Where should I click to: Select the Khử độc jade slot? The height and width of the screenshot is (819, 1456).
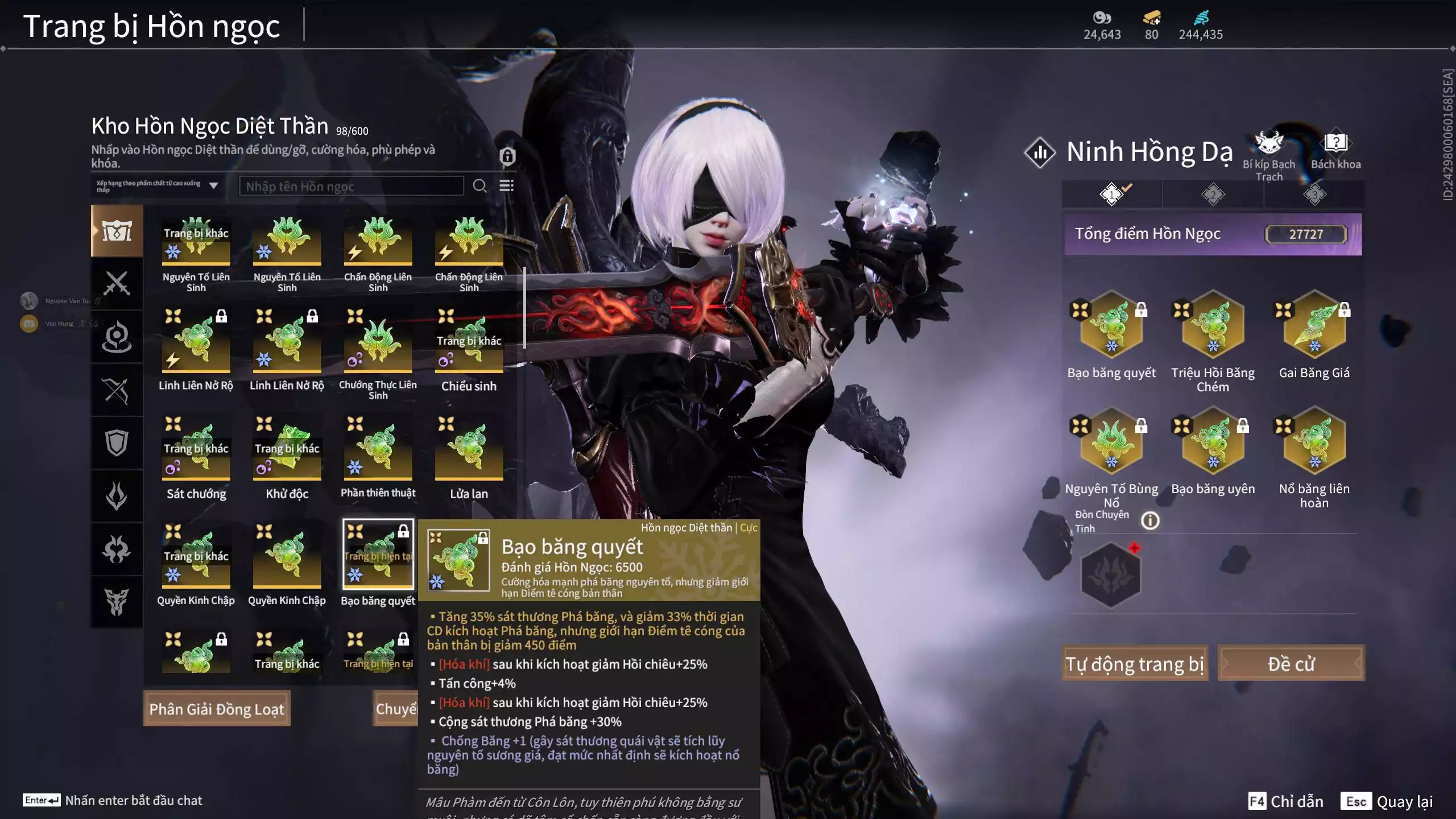tap(287, 449)
